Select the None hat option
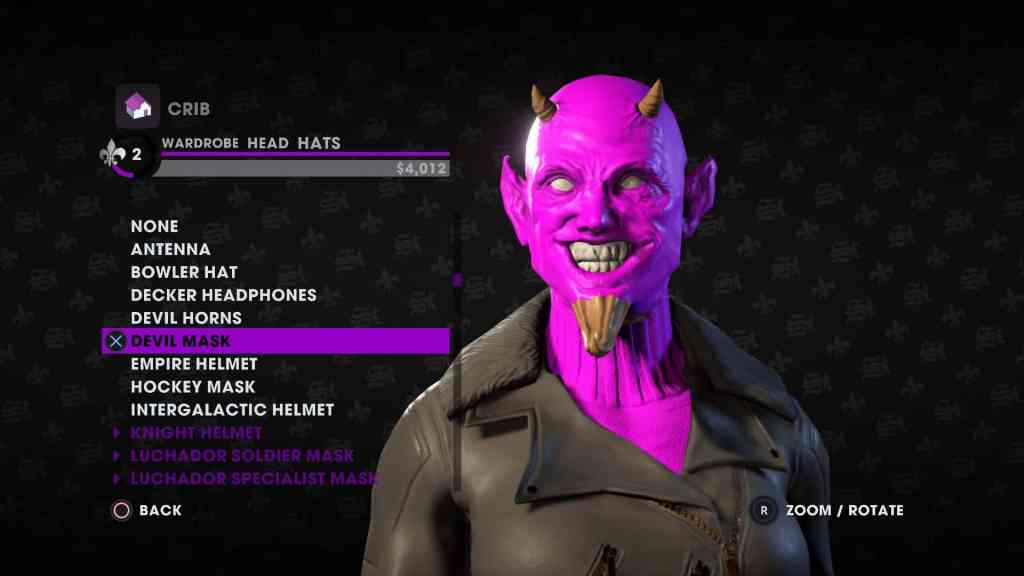This screenshot has height=576, width=1024. click(154, 226)
